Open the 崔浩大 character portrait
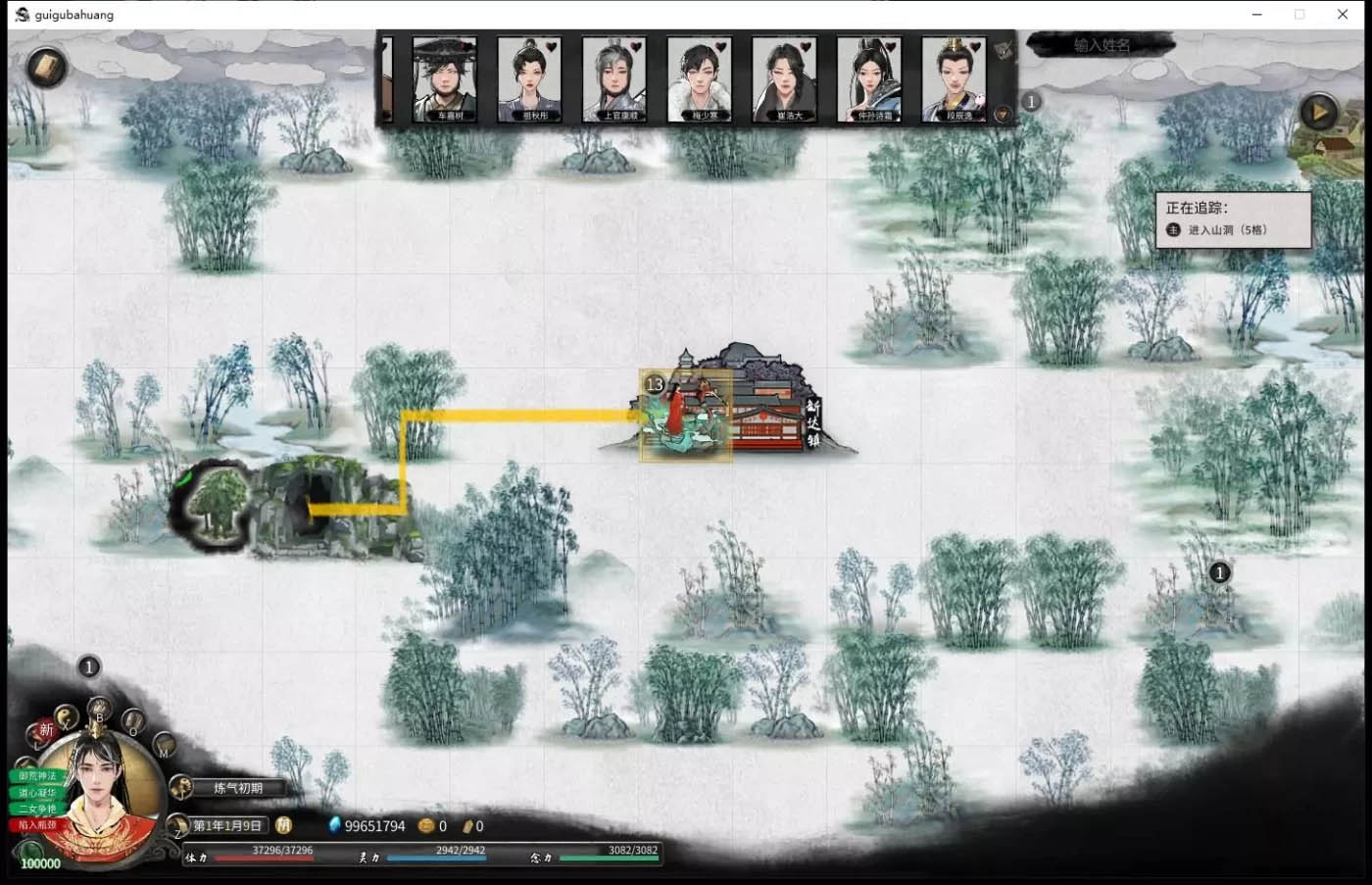Screen dimensions: 1372x885 click(x=784, y=78)
